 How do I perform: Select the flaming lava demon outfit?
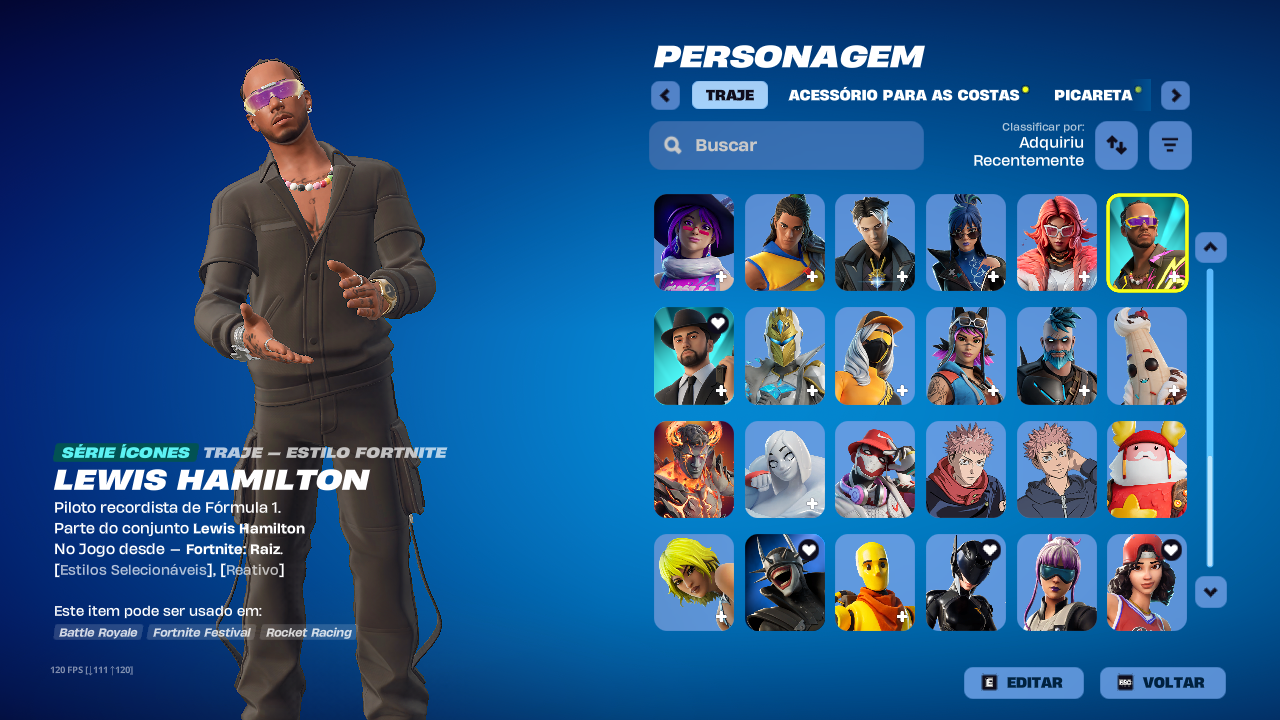693,469
